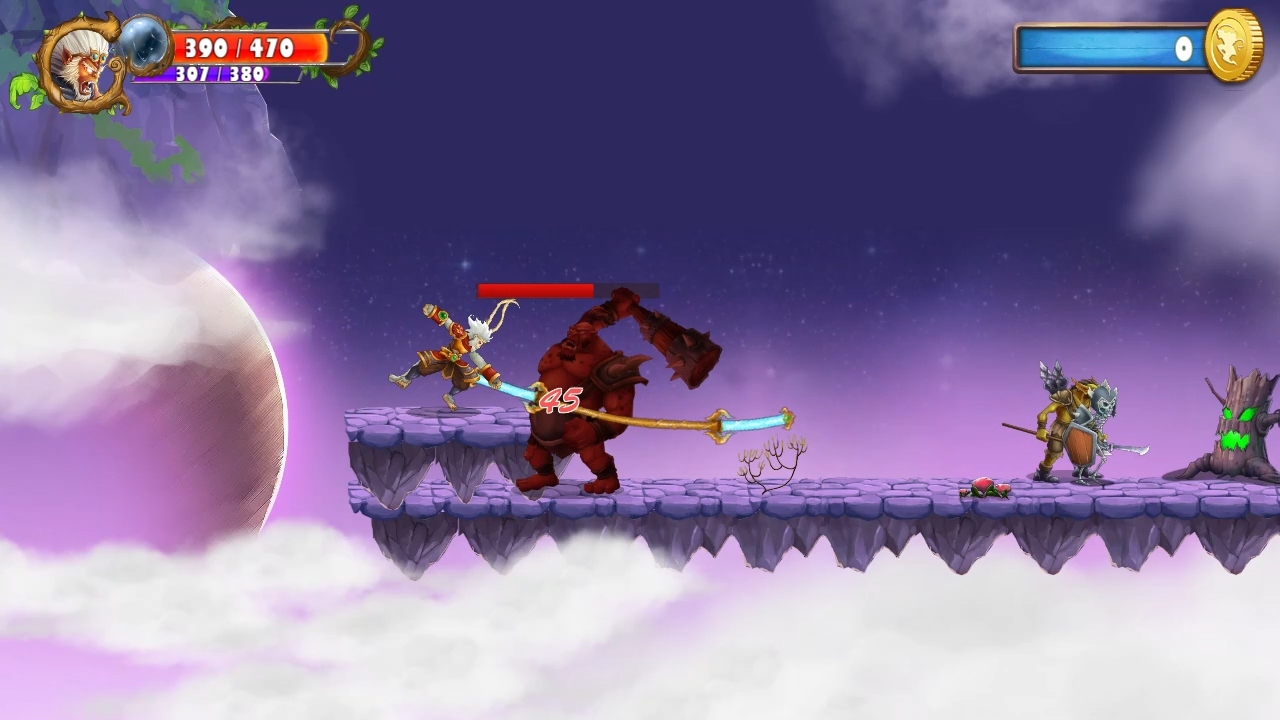Click the damage number 45

(558, 398)
